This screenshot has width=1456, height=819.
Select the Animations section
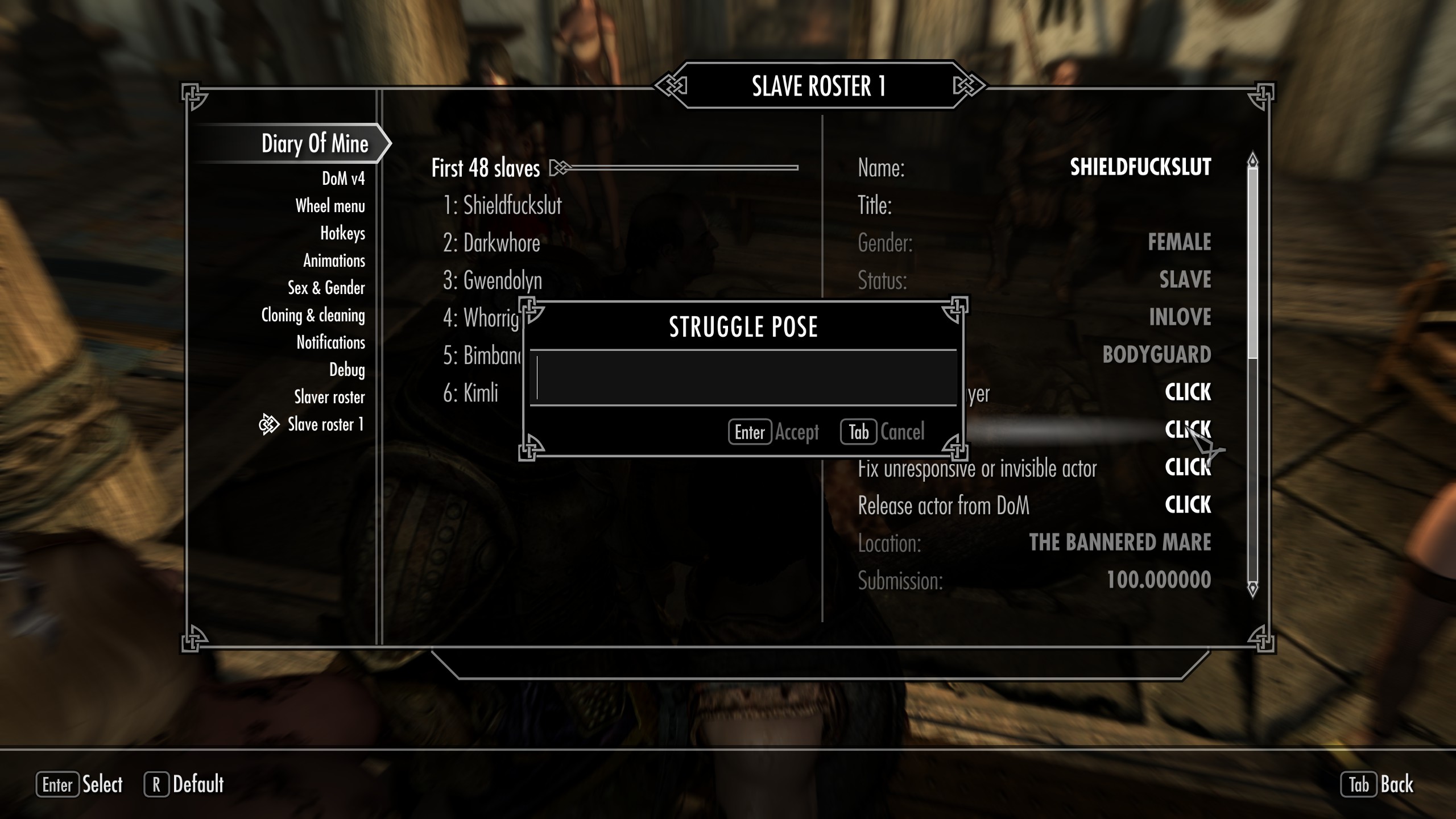(334, 260)
